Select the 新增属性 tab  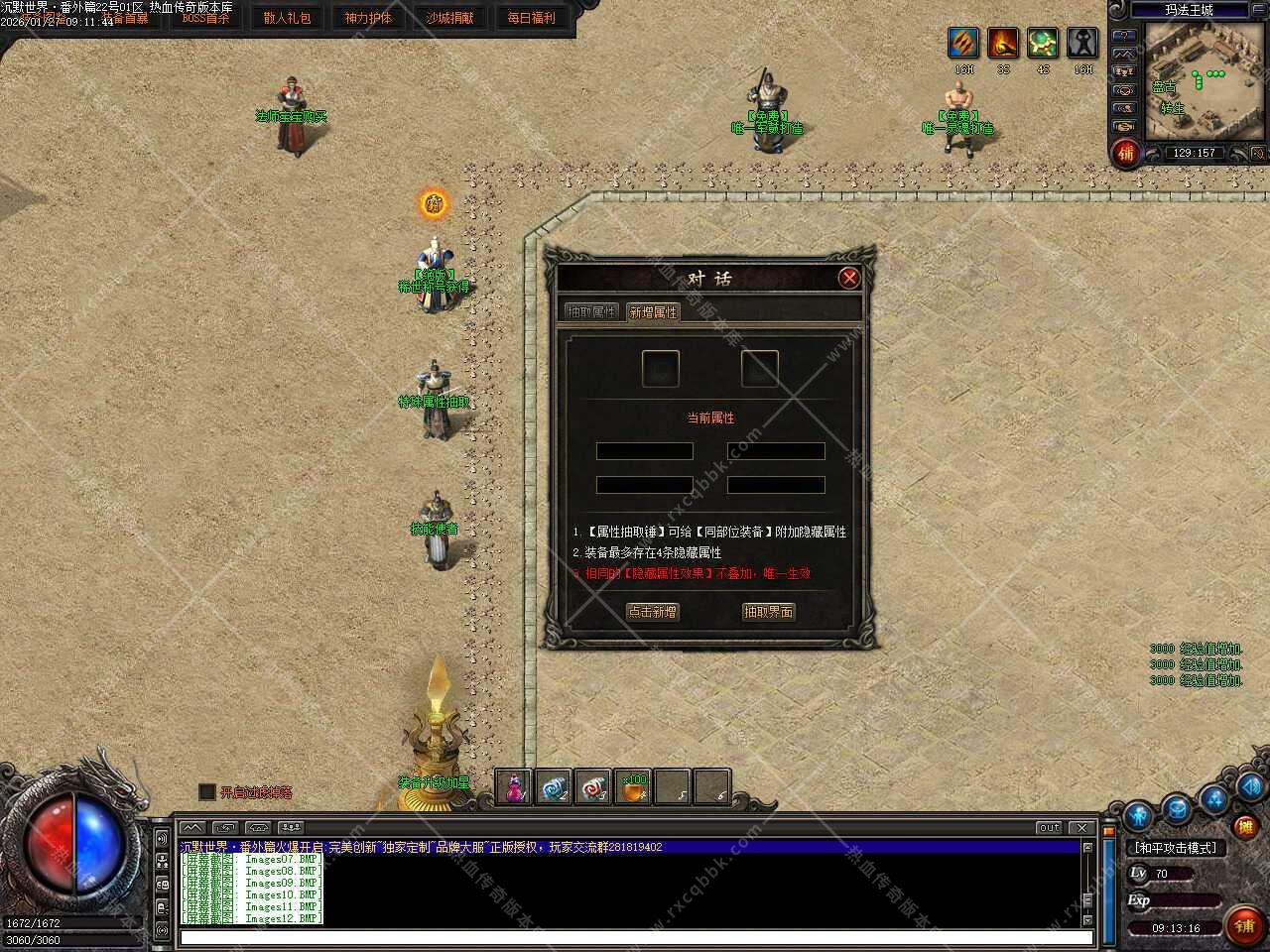tap(653, 311)
